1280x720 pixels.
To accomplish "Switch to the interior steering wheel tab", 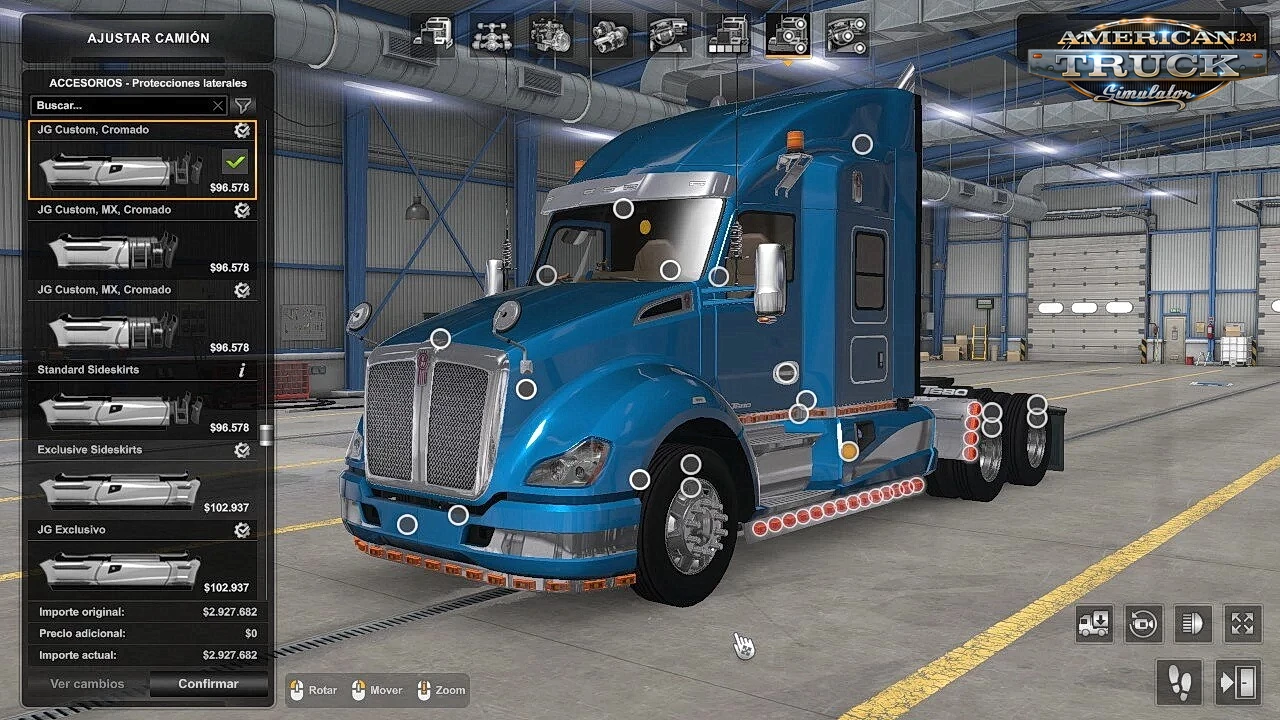I will pyautogui.click(x=669, y=37).
